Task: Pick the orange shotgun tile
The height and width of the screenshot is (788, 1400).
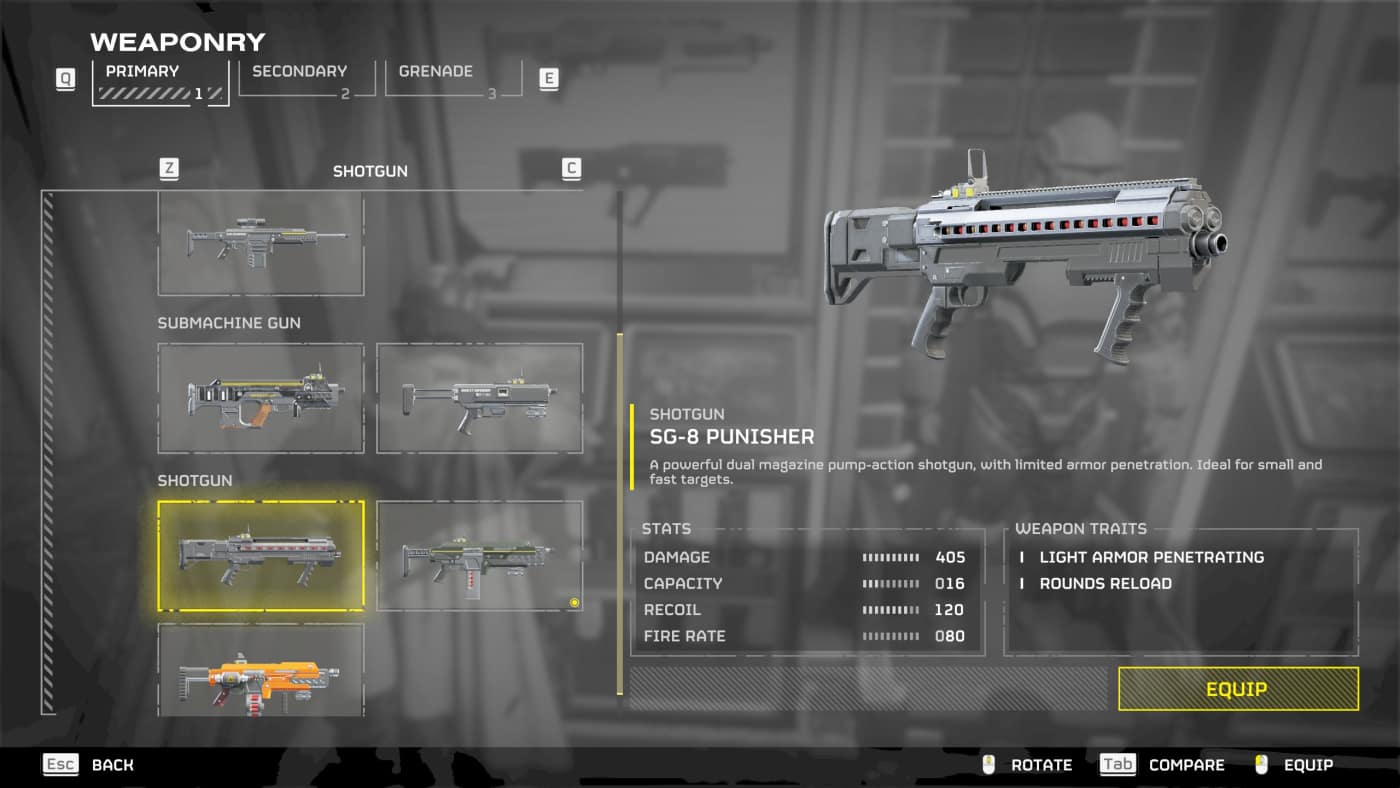Action: [261, 670]
